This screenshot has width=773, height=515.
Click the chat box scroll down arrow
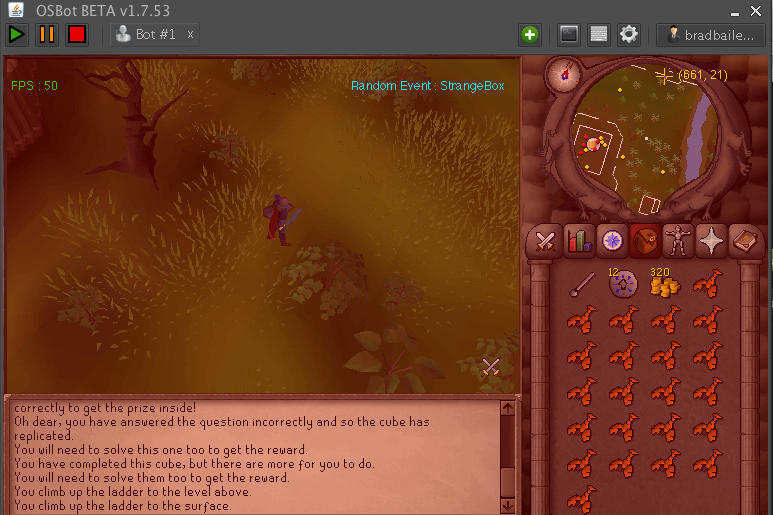(x=508, y=505)
